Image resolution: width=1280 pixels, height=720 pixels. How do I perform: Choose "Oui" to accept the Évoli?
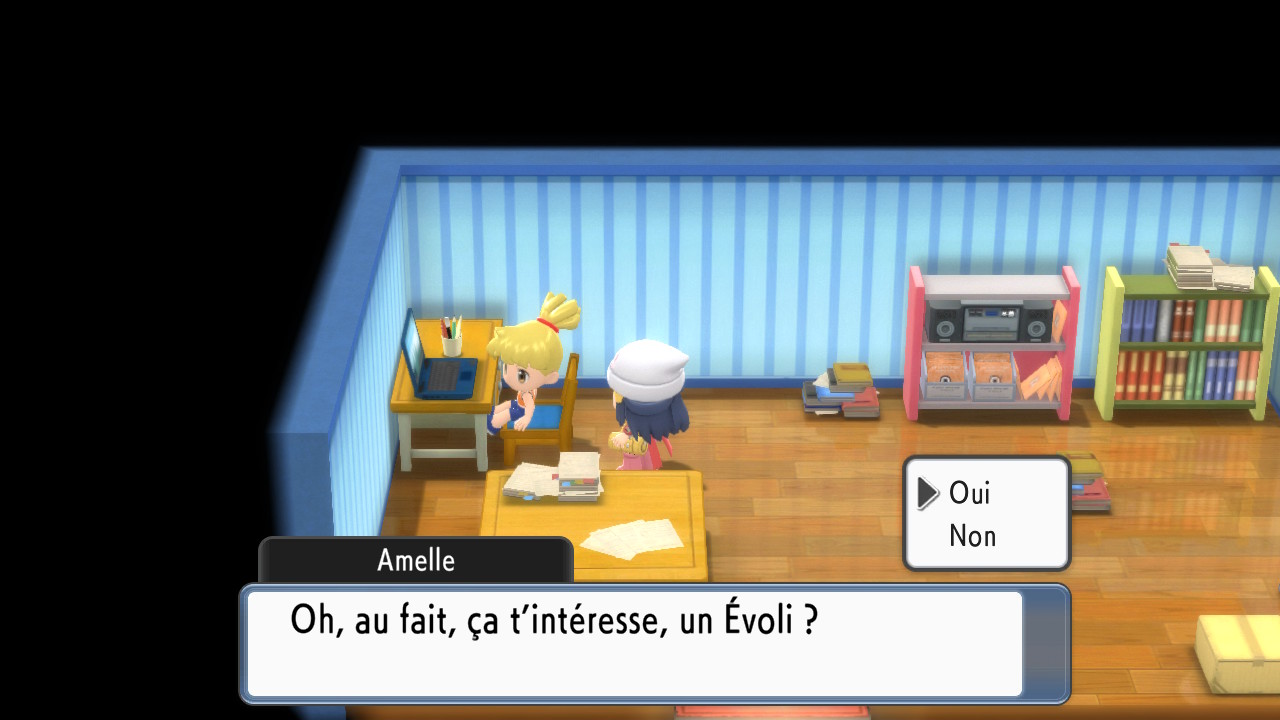[969, 493]
